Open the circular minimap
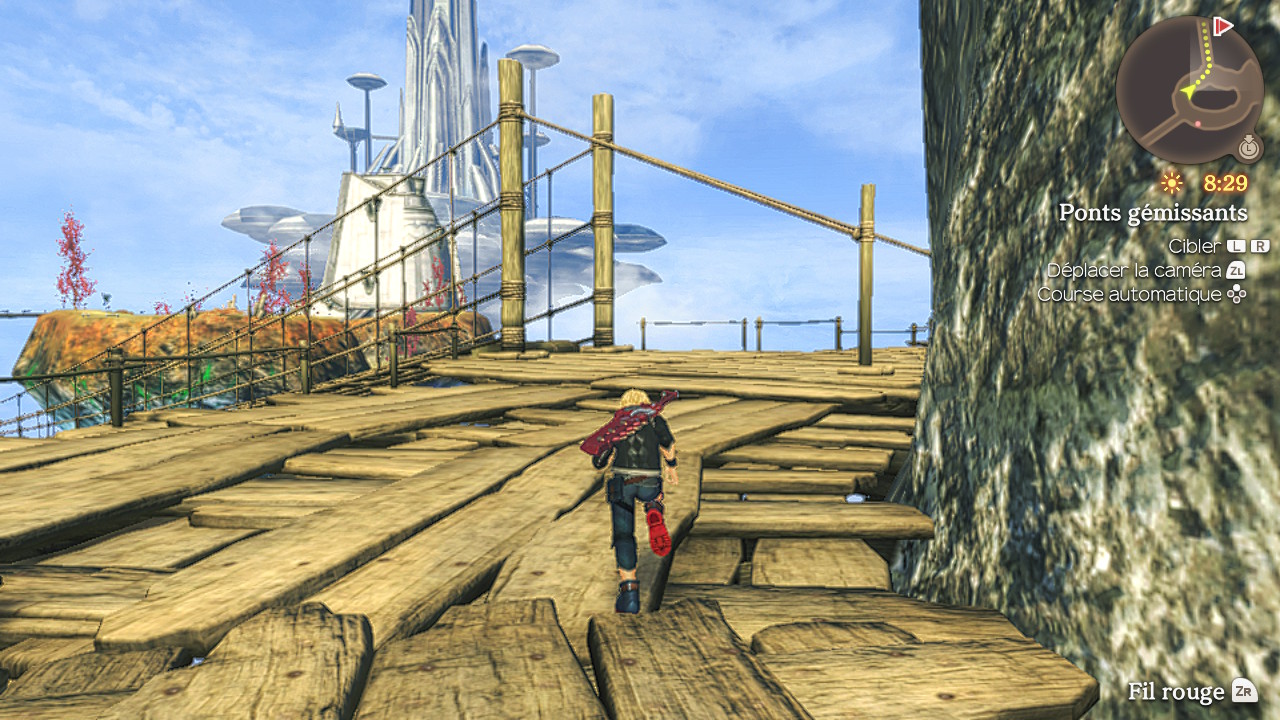Image resolution: width=1280 pixels, height=720 pixels. 1189,90
